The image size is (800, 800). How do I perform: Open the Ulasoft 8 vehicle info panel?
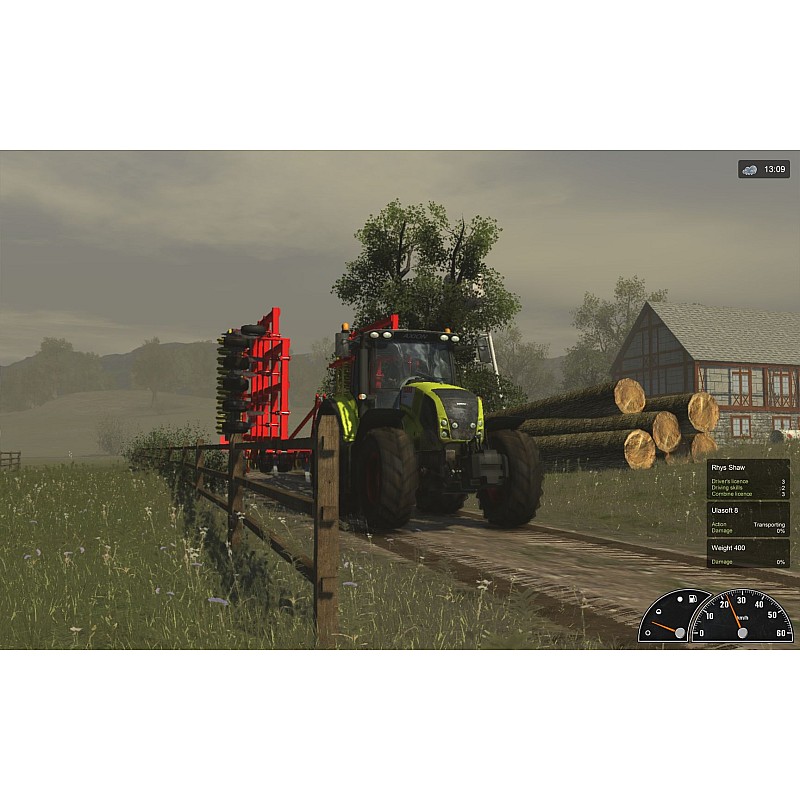[748, 520]
